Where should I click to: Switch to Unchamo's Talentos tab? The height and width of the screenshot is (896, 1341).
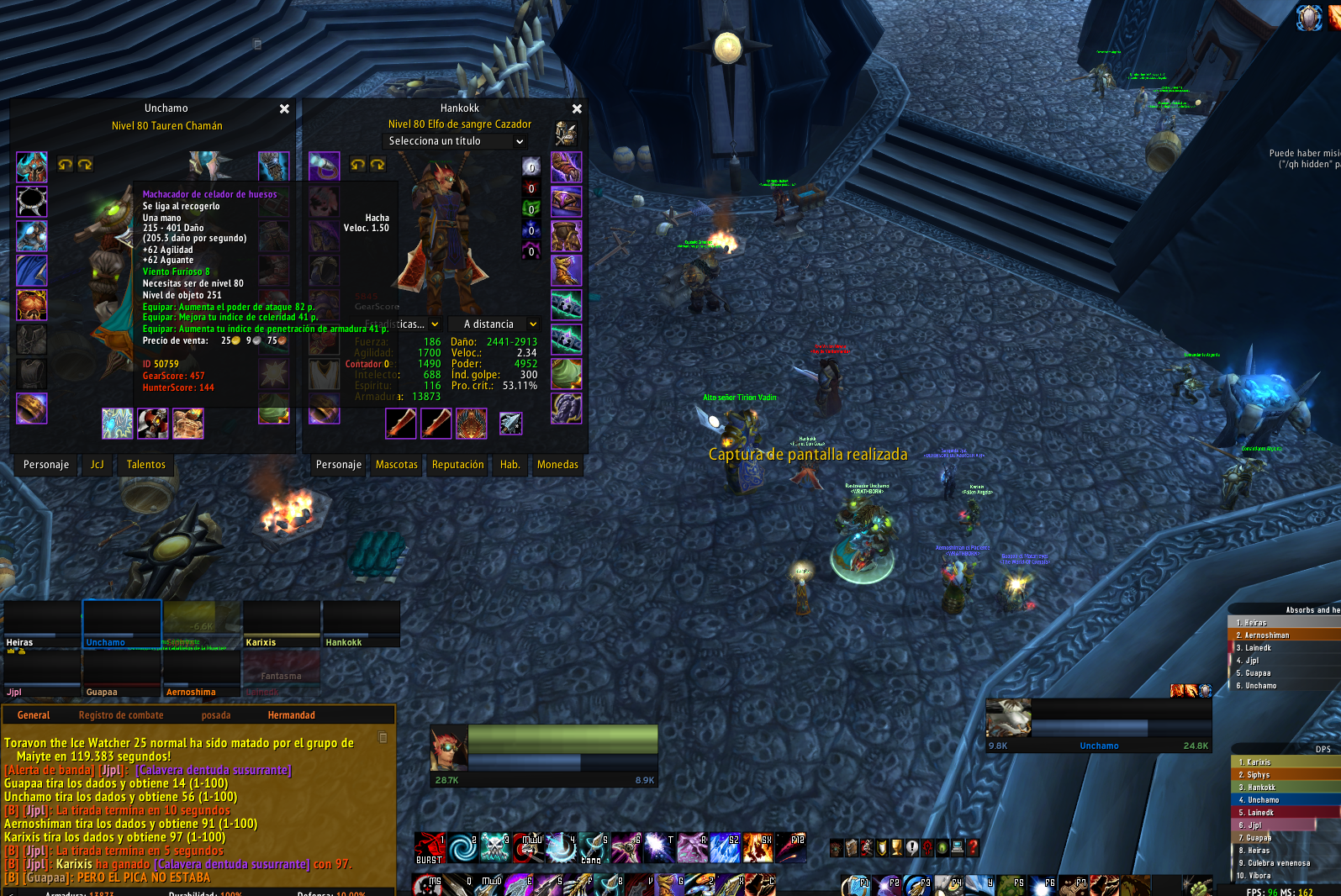(x=146, y=465)
